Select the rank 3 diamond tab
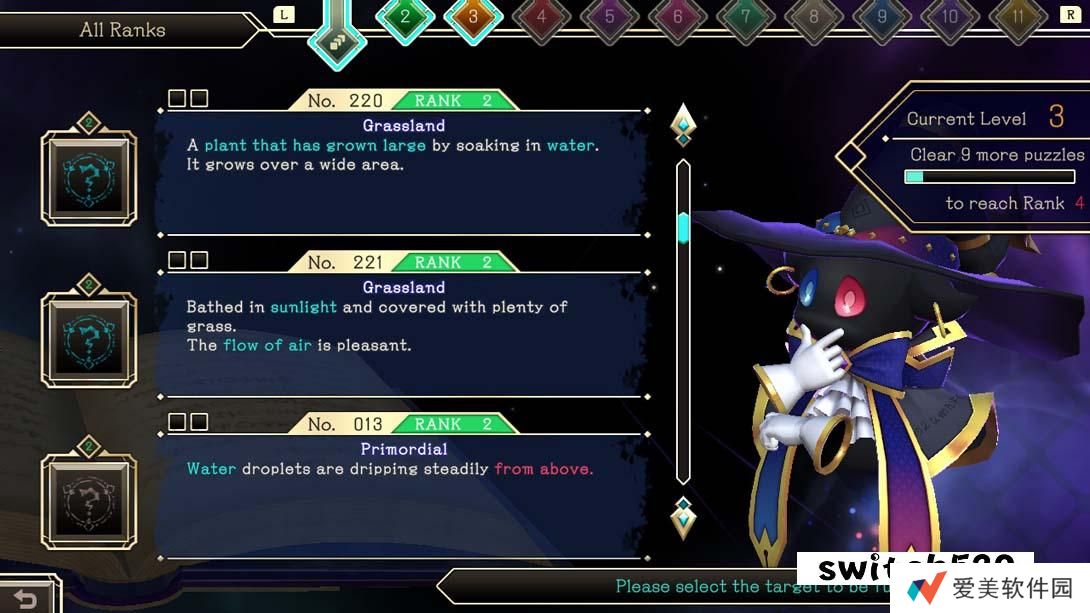The height and width of the screenshot is (613, 1090). (473, 16)
